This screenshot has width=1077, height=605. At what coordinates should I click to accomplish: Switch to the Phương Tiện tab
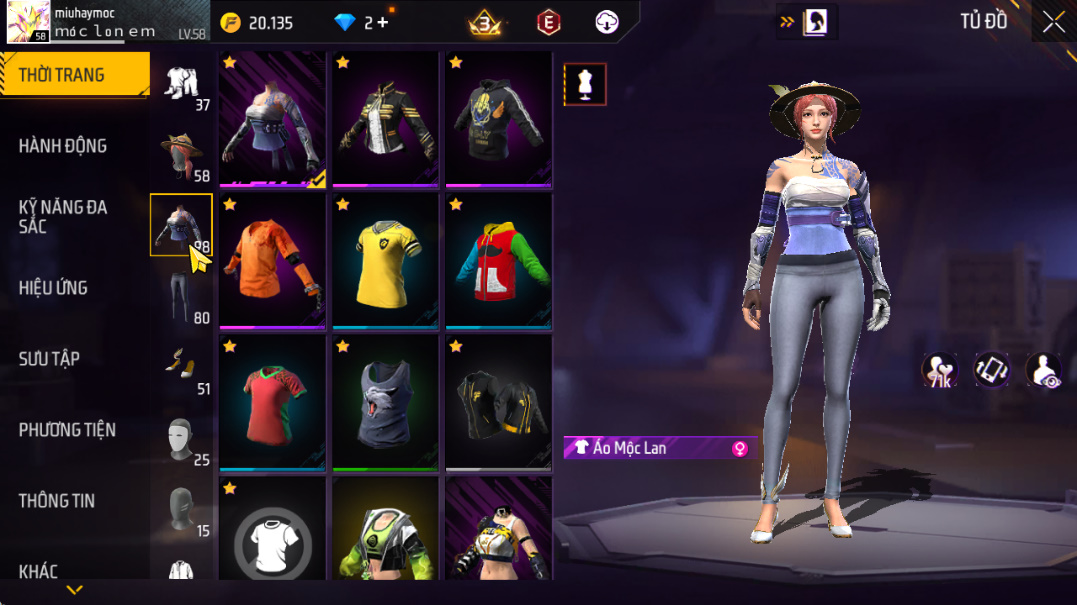67,430
